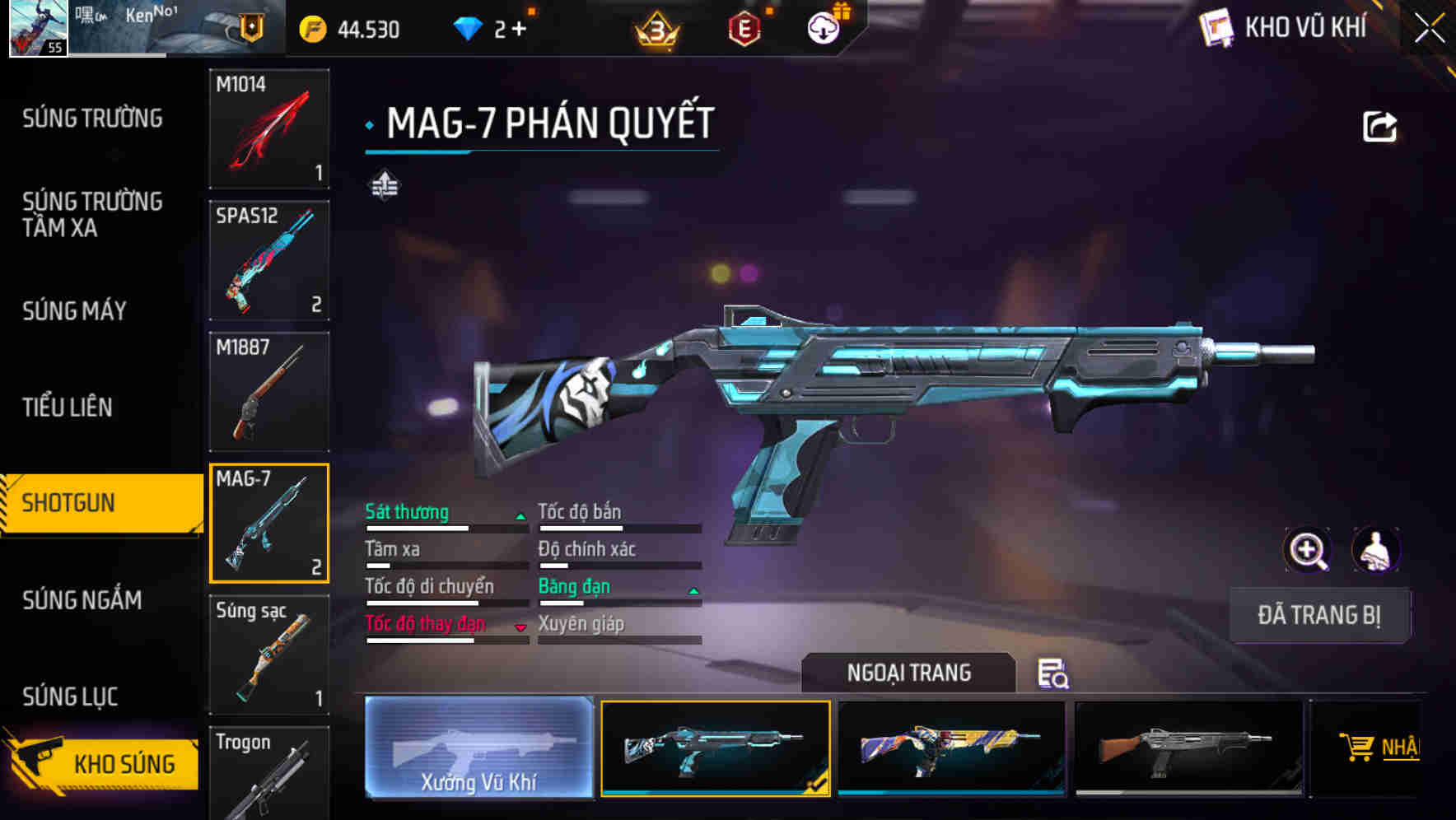Preview weapon on character model icon
Screen dimensions: 1456x820
1374,550
